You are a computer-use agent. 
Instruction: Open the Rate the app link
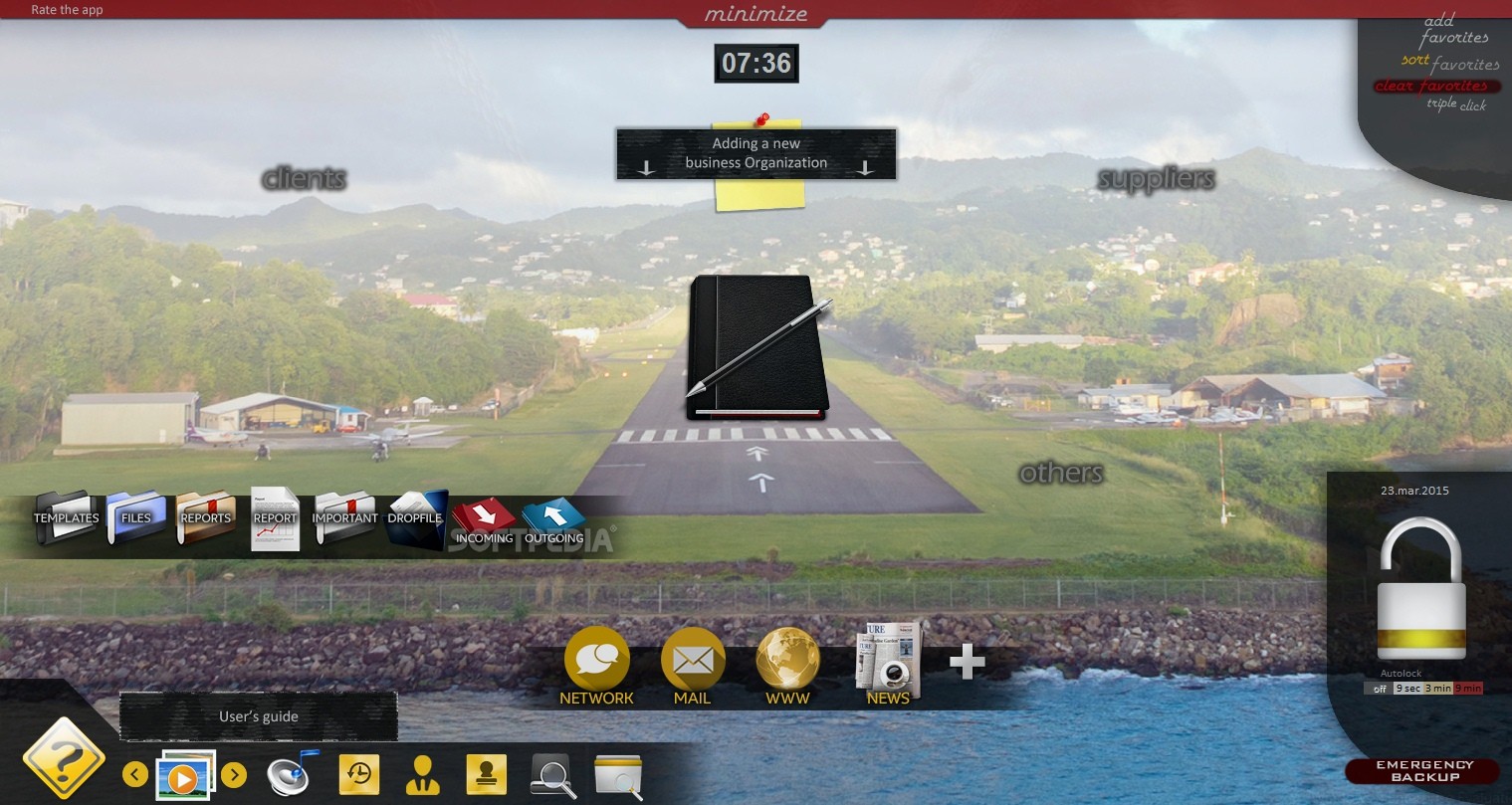click(67, 10)
